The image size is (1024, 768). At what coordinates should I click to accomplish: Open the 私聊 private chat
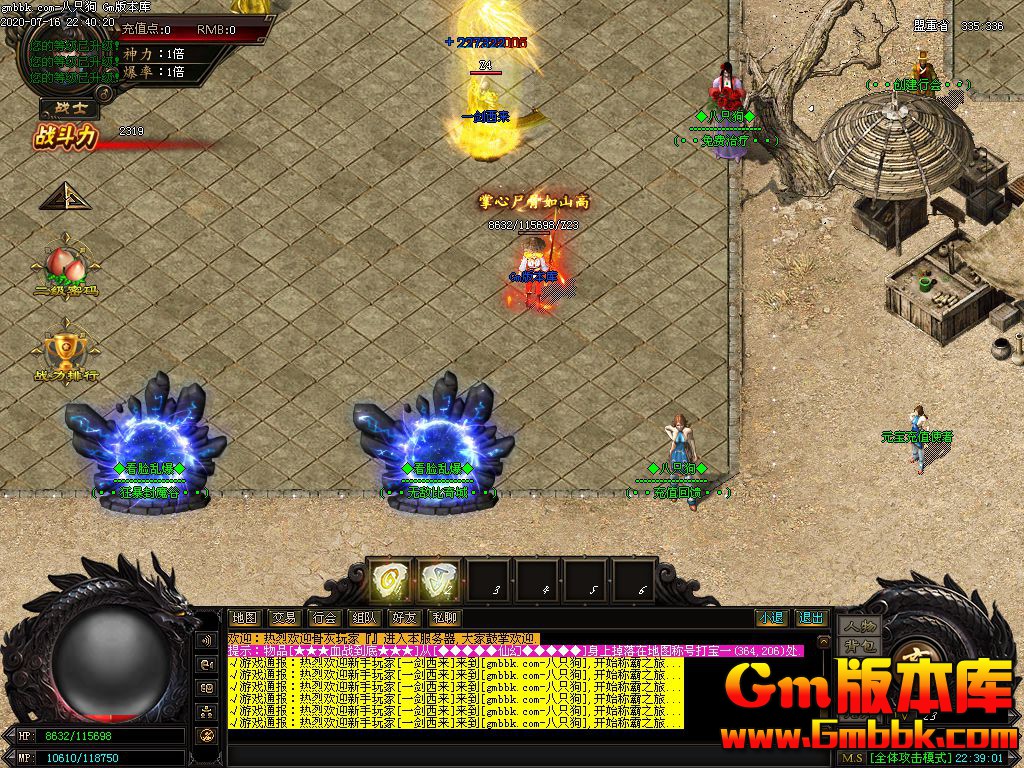pyautogui.click(x=444, y=618)
